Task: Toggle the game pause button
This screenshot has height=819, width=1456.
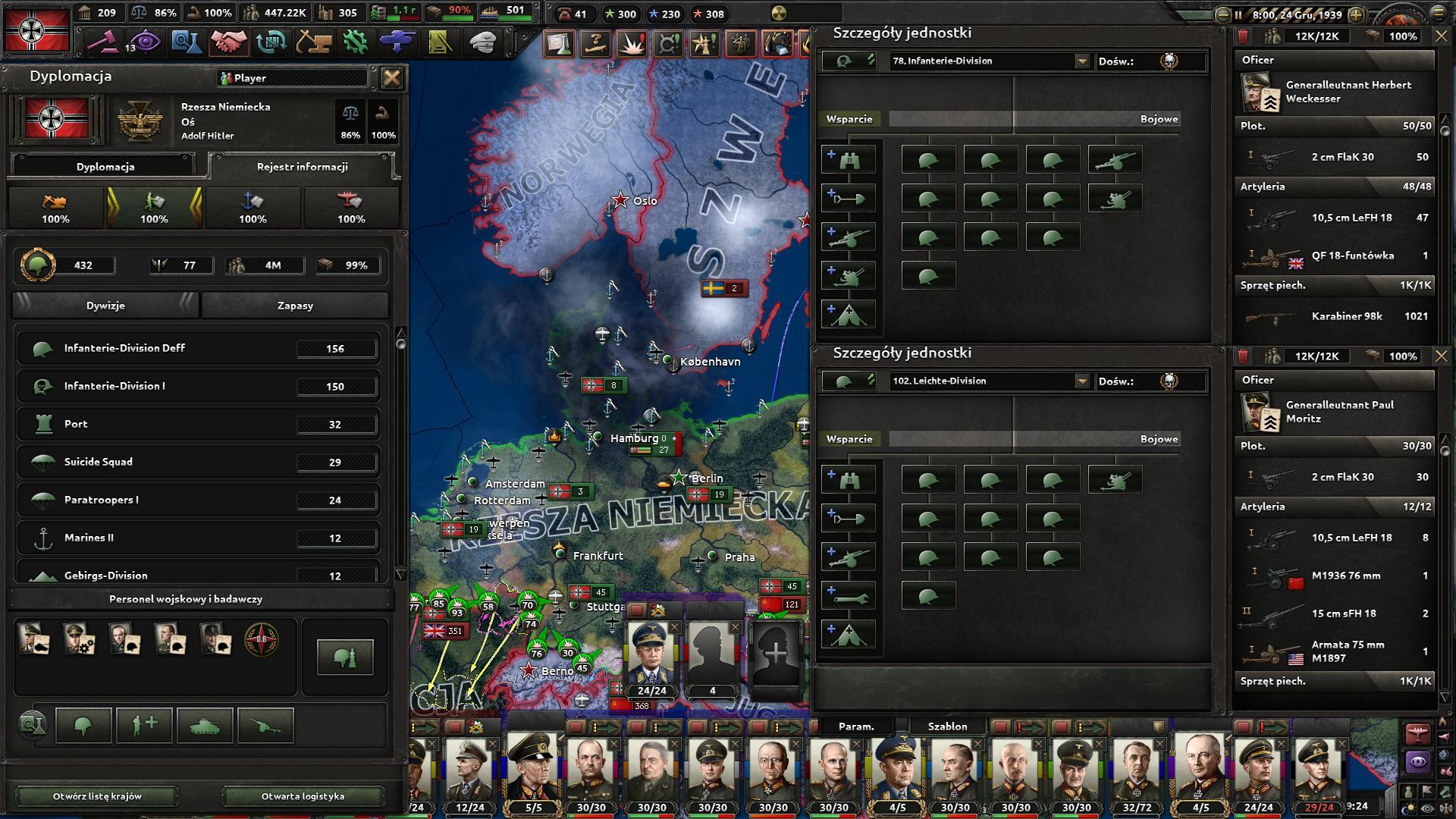Action: click(x=1238, y=14)
